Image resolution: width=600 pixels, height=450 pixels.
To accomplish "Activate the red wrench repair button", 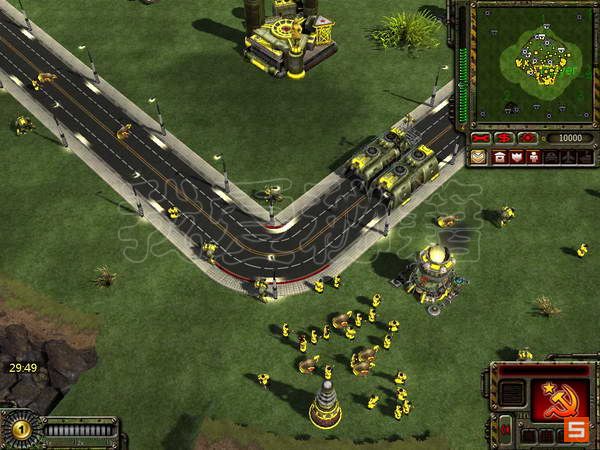I will pos(481,137).
